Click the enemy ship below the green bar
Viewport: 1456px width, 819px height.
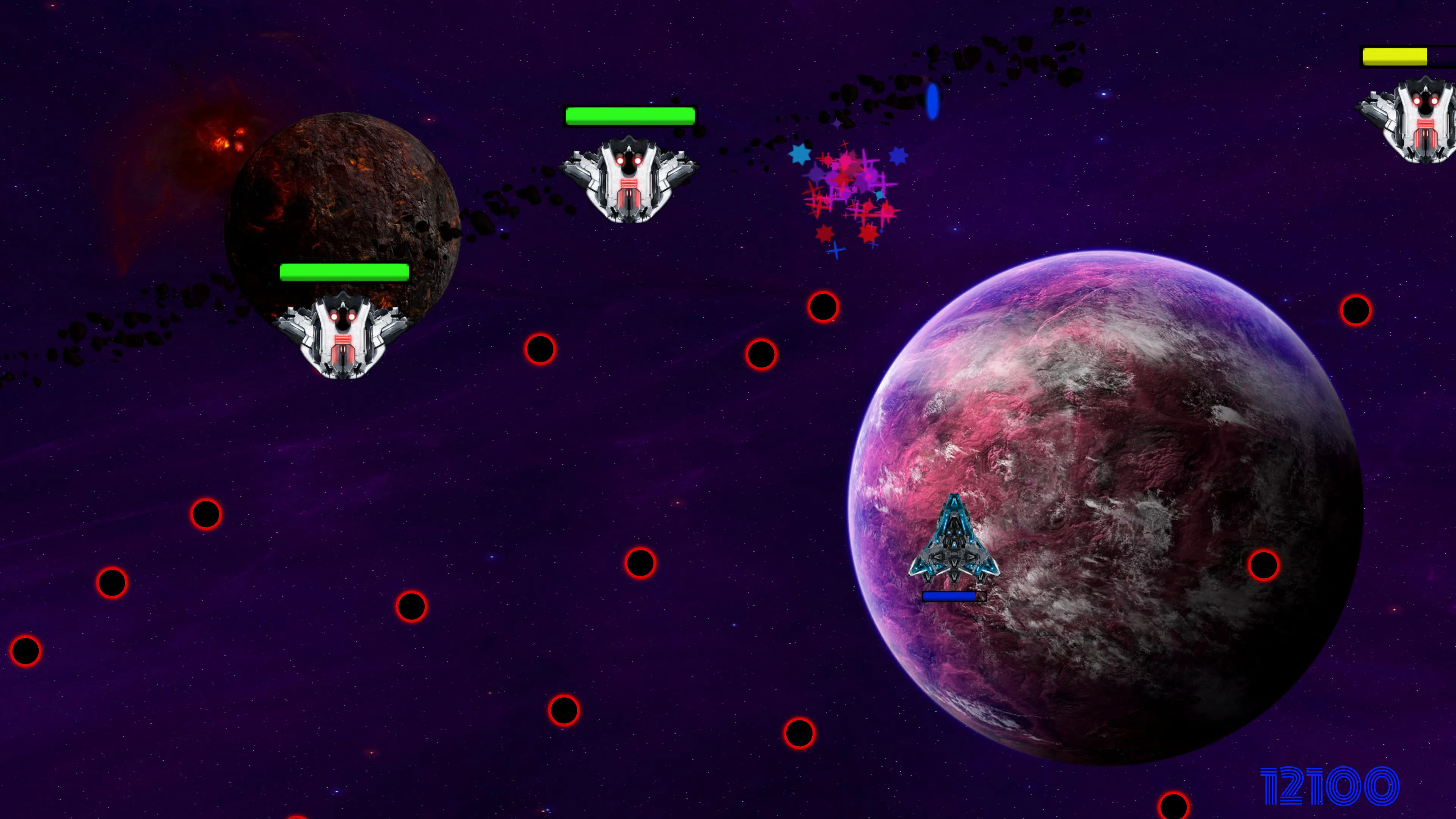(629, 181)
